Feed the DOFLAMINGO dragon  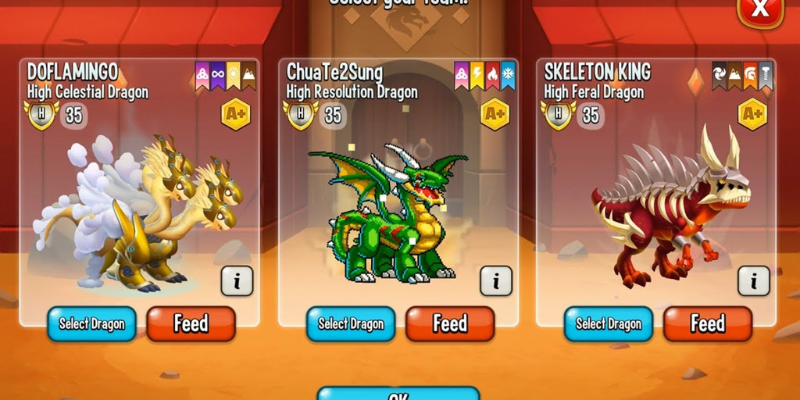coord(191,324)
